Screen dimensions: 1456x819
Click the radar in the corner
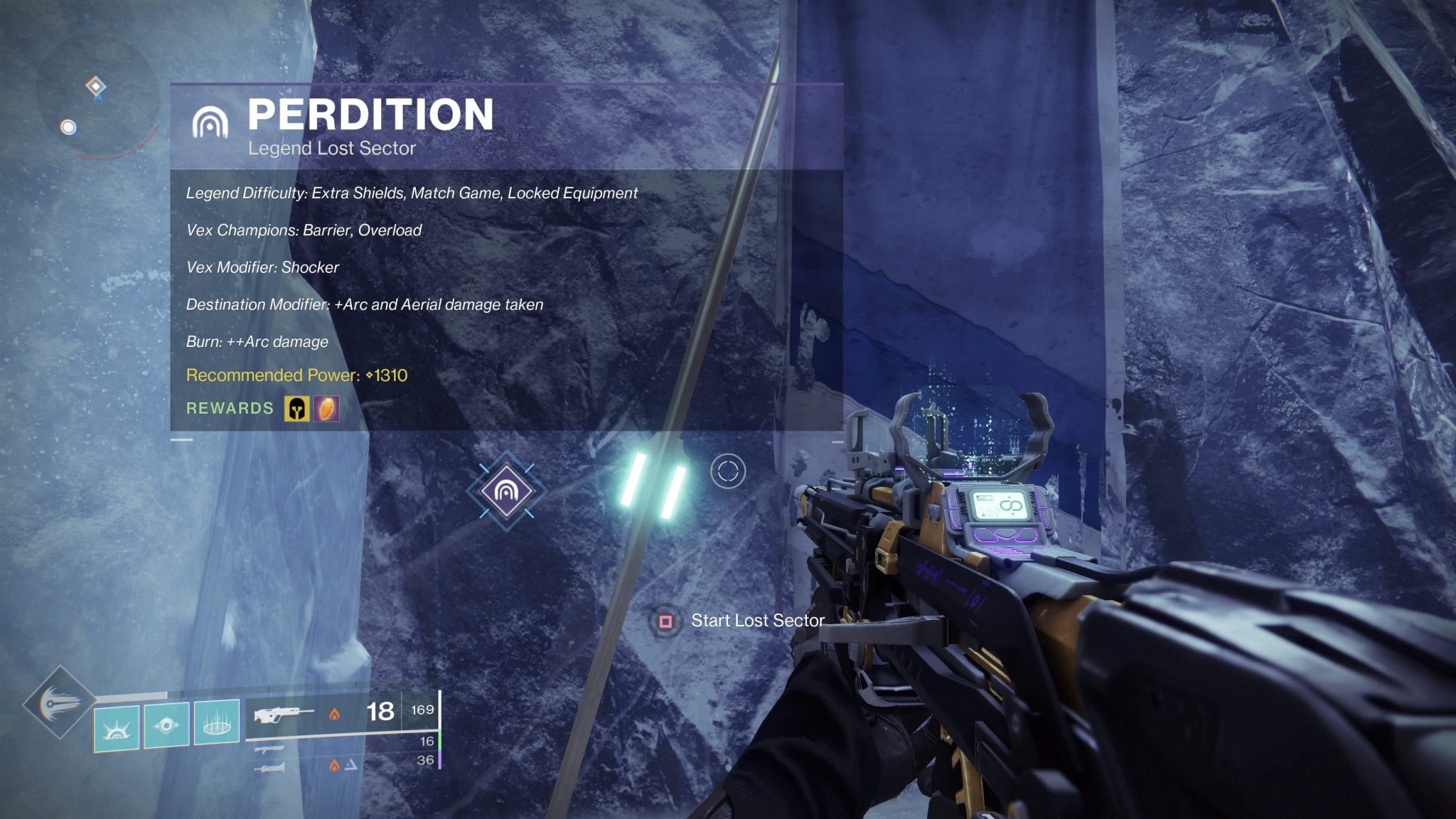click(x=97, y=98)
